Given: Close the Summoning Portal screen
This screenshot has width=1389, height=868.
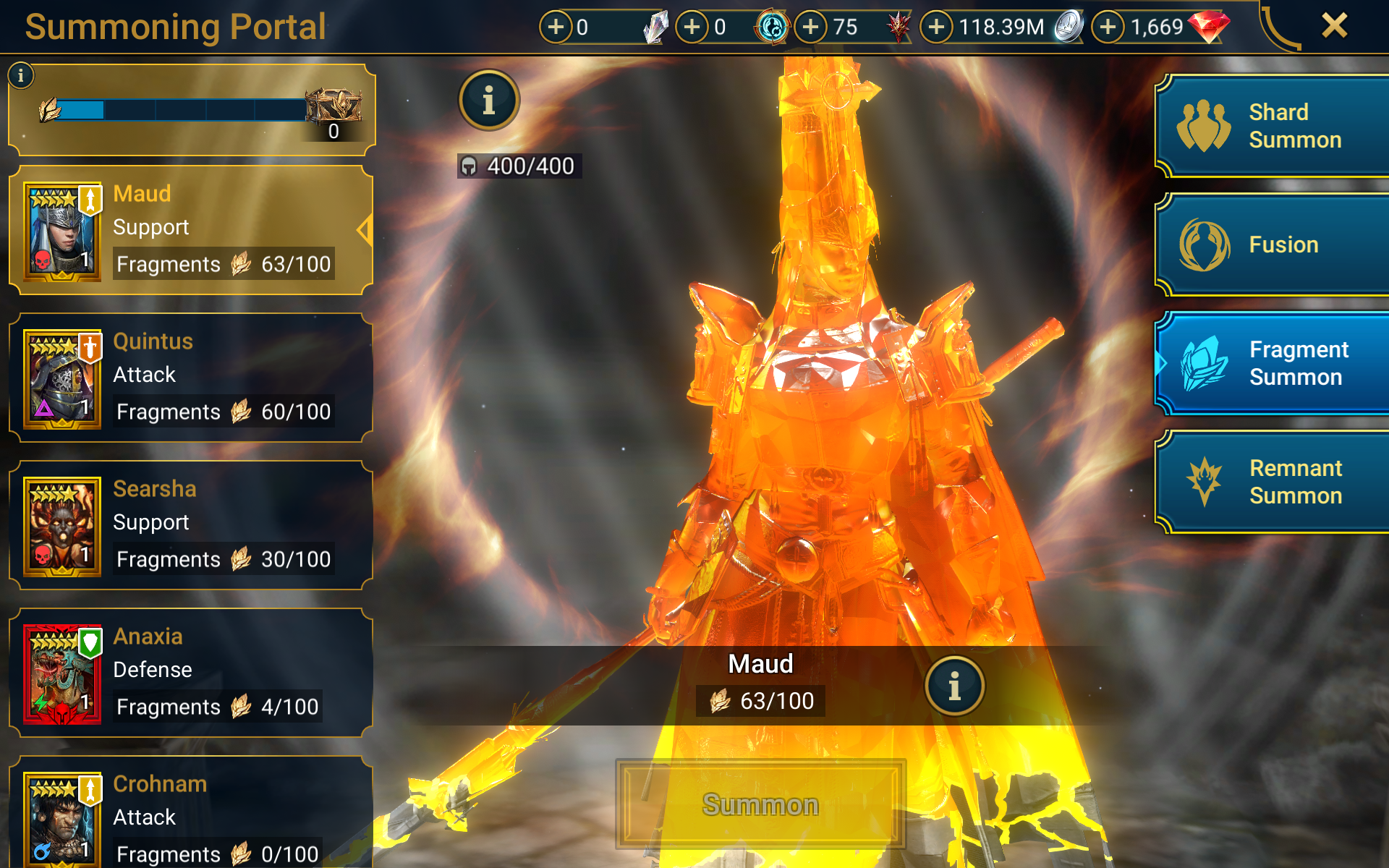Looking at the screenshot, I should pos(1334,26).
